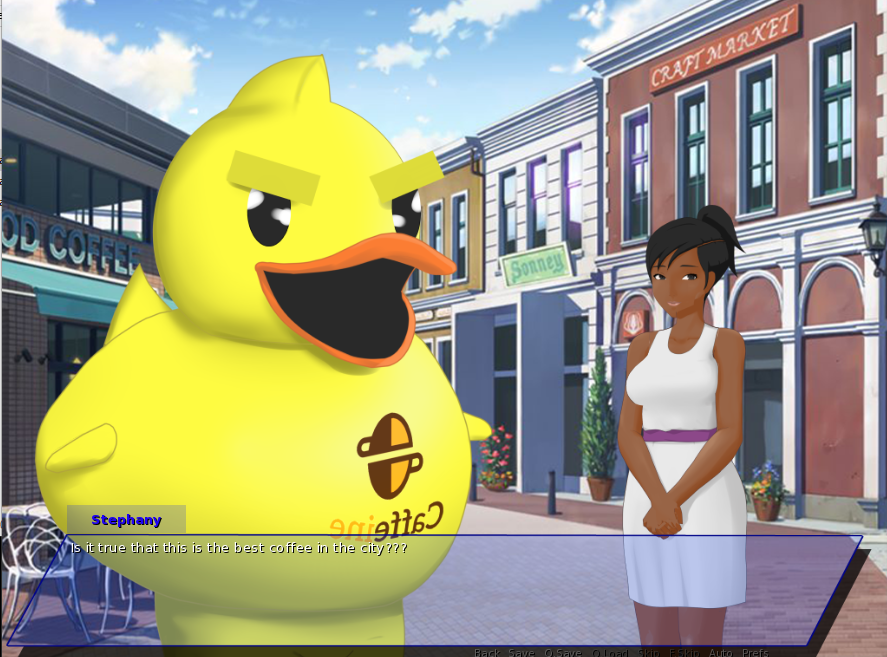Quick save with Q.Save
This screenshot has width=887, height=657.
(562, 653)
